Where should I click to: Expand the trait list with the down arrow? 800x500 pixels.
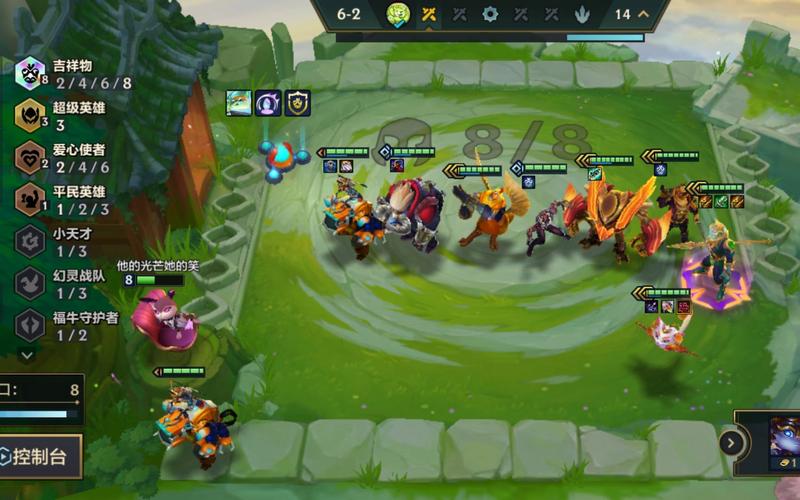27,354
